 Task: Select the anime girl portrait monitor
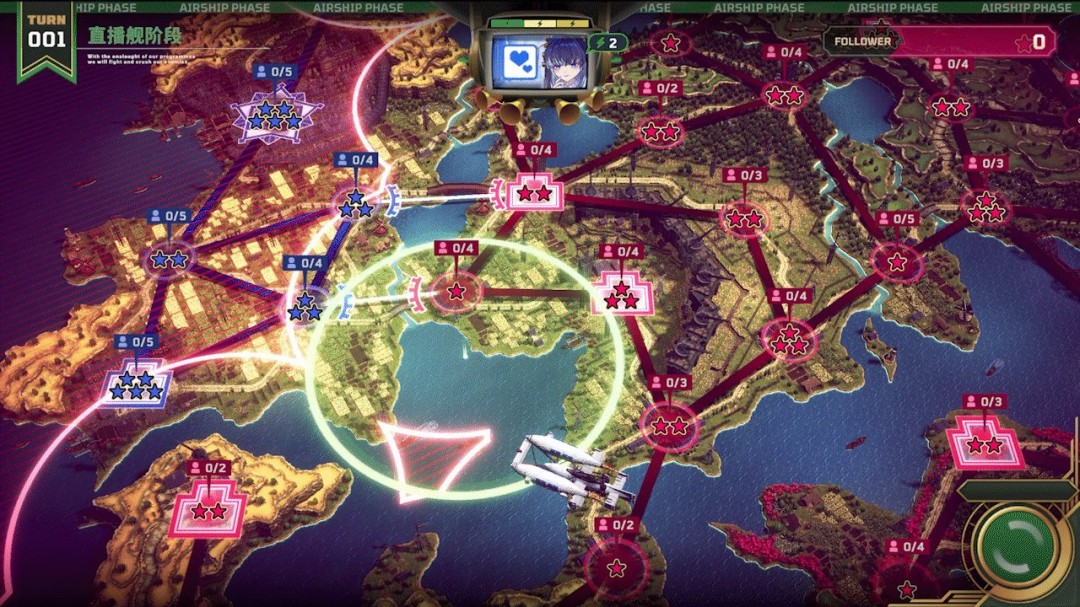pyautogui.click(x=537, y=61)
